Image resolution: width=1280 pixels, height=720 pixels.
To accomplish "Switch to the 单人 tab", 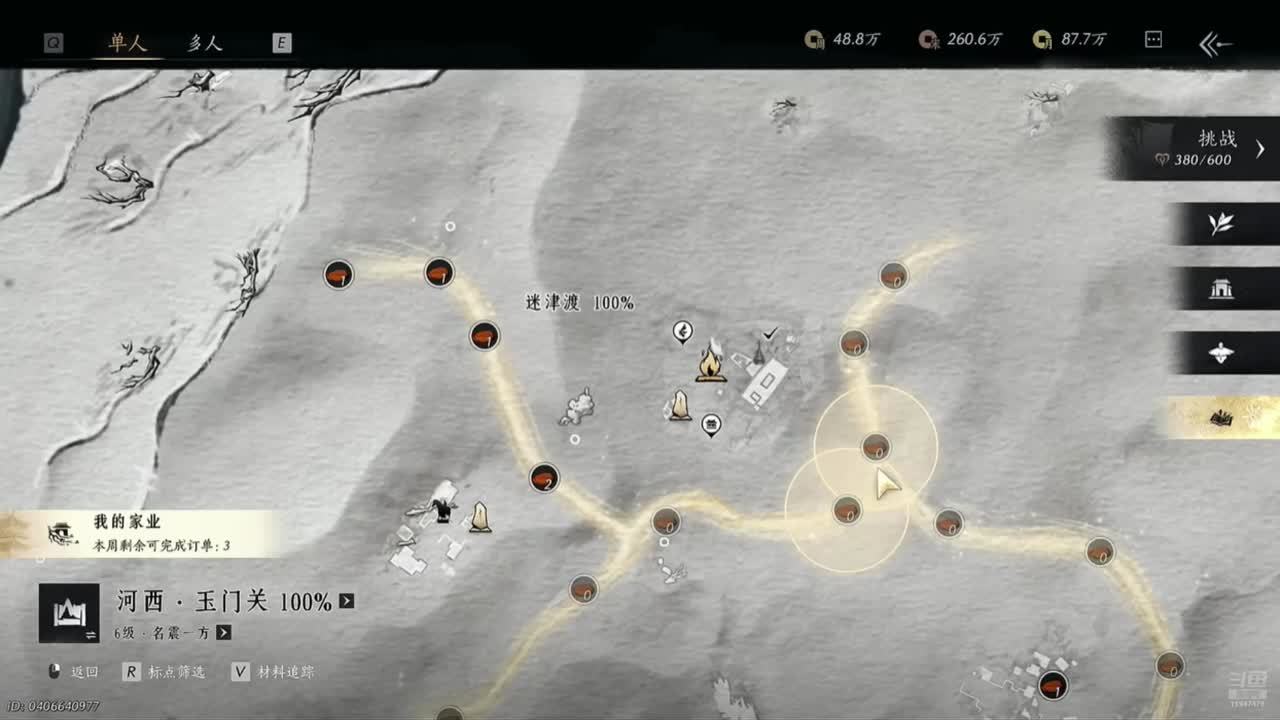I will click(x=128, y=42).
